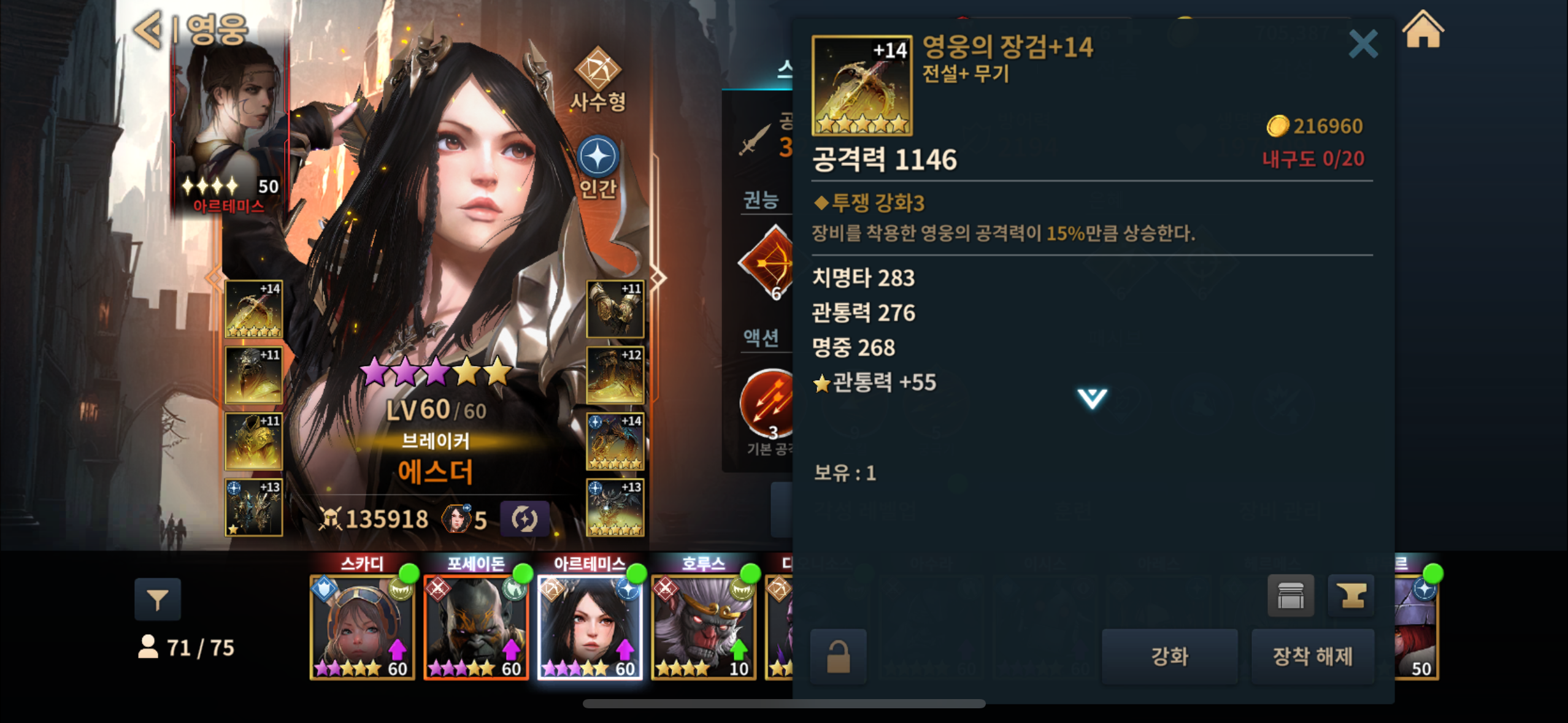Expand item stats with the down chevron
Image resolution: width=1568 pixels, height=723 pixels.
click(1092, 399)
